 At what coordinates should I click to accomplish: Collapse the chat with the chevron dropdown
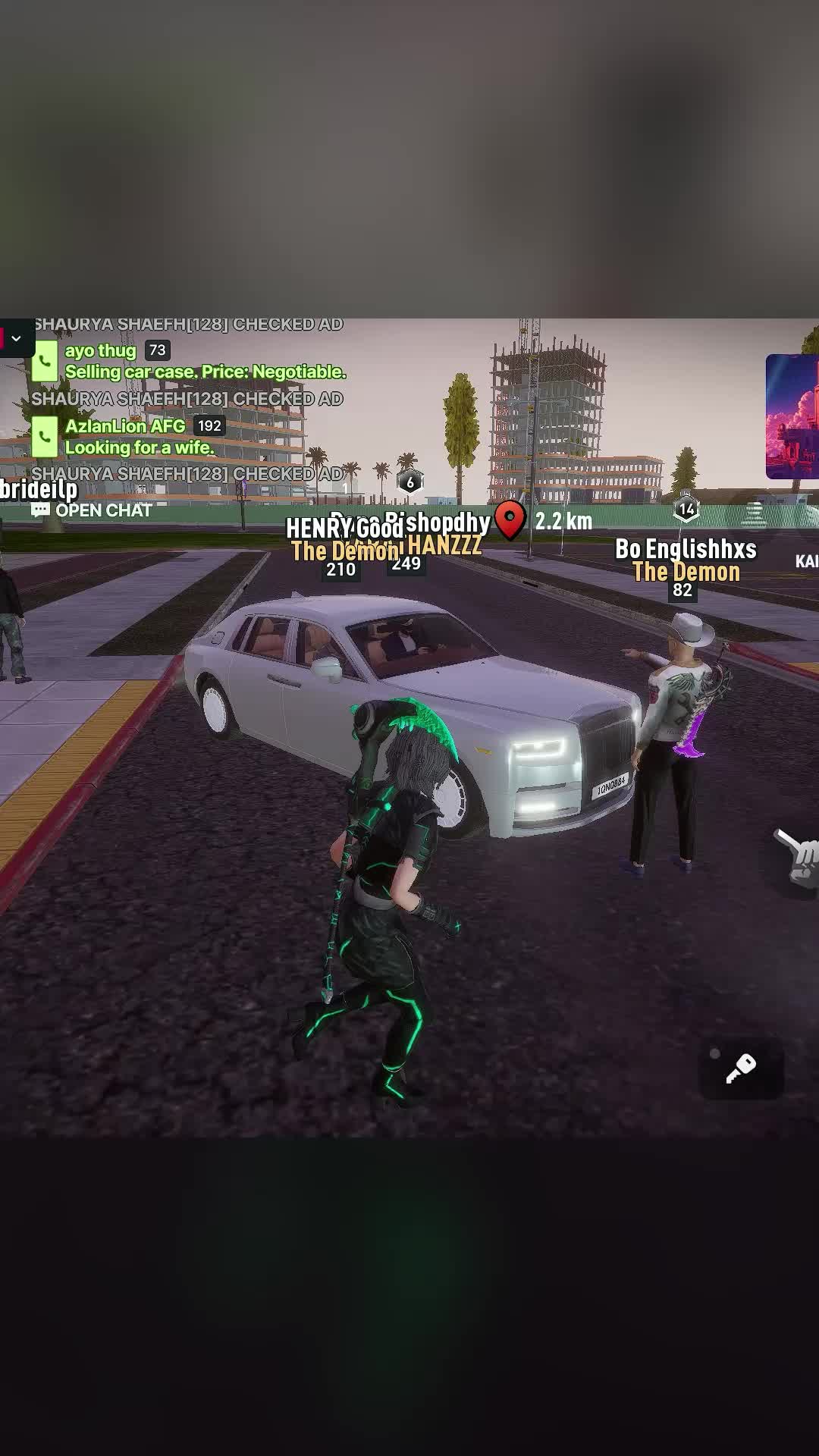(x=16, y=338)
